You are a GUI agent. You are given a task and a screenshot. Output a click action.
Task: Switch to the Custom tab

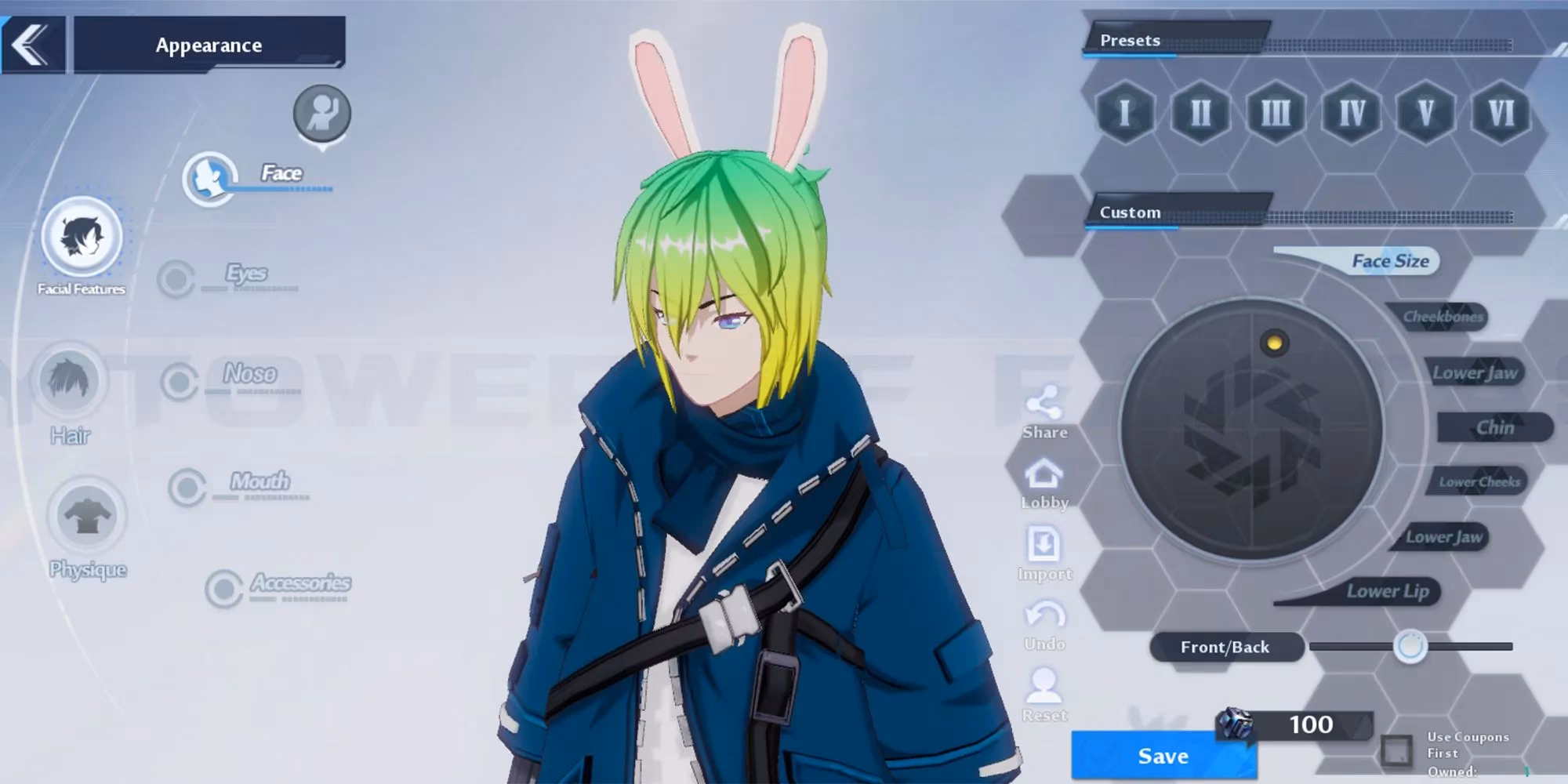pyautogui.click(x=1131, y=212)
